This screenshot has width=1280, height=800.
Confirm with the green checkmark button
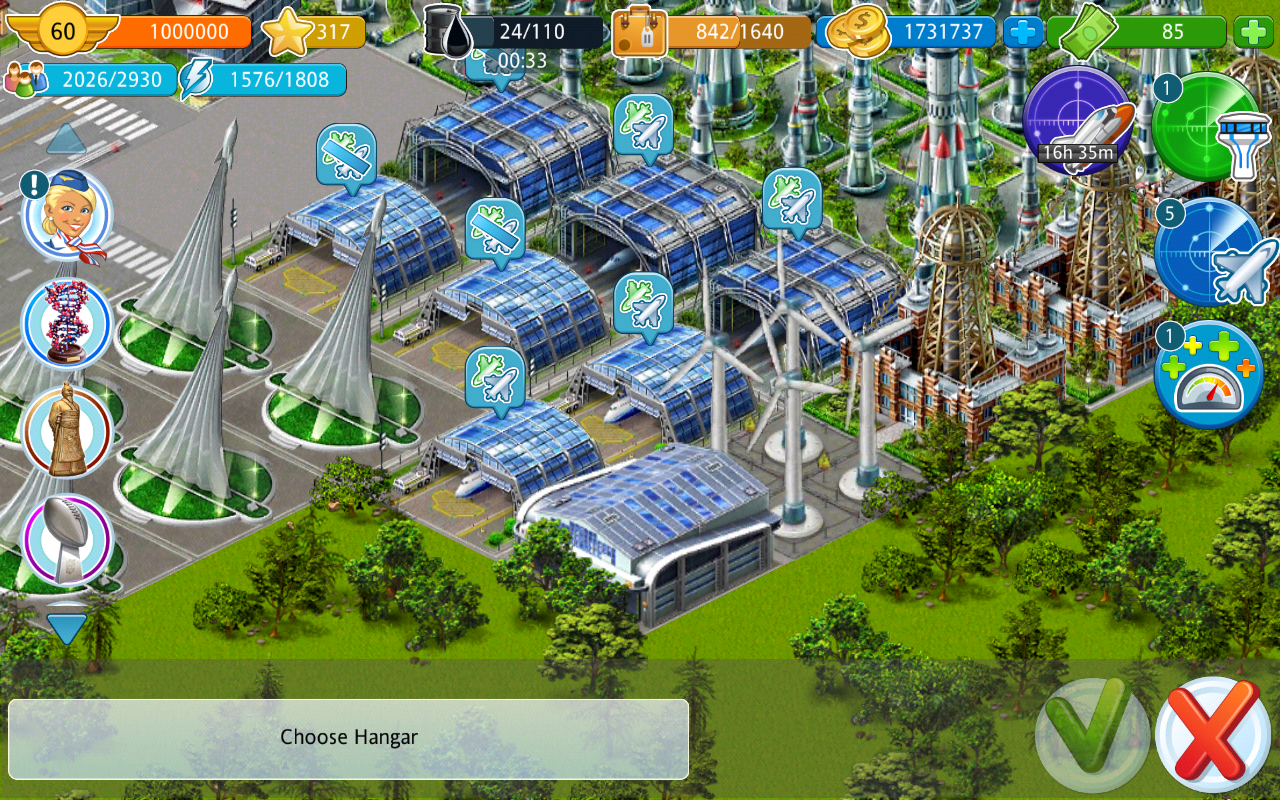[x=1092, y=735]
